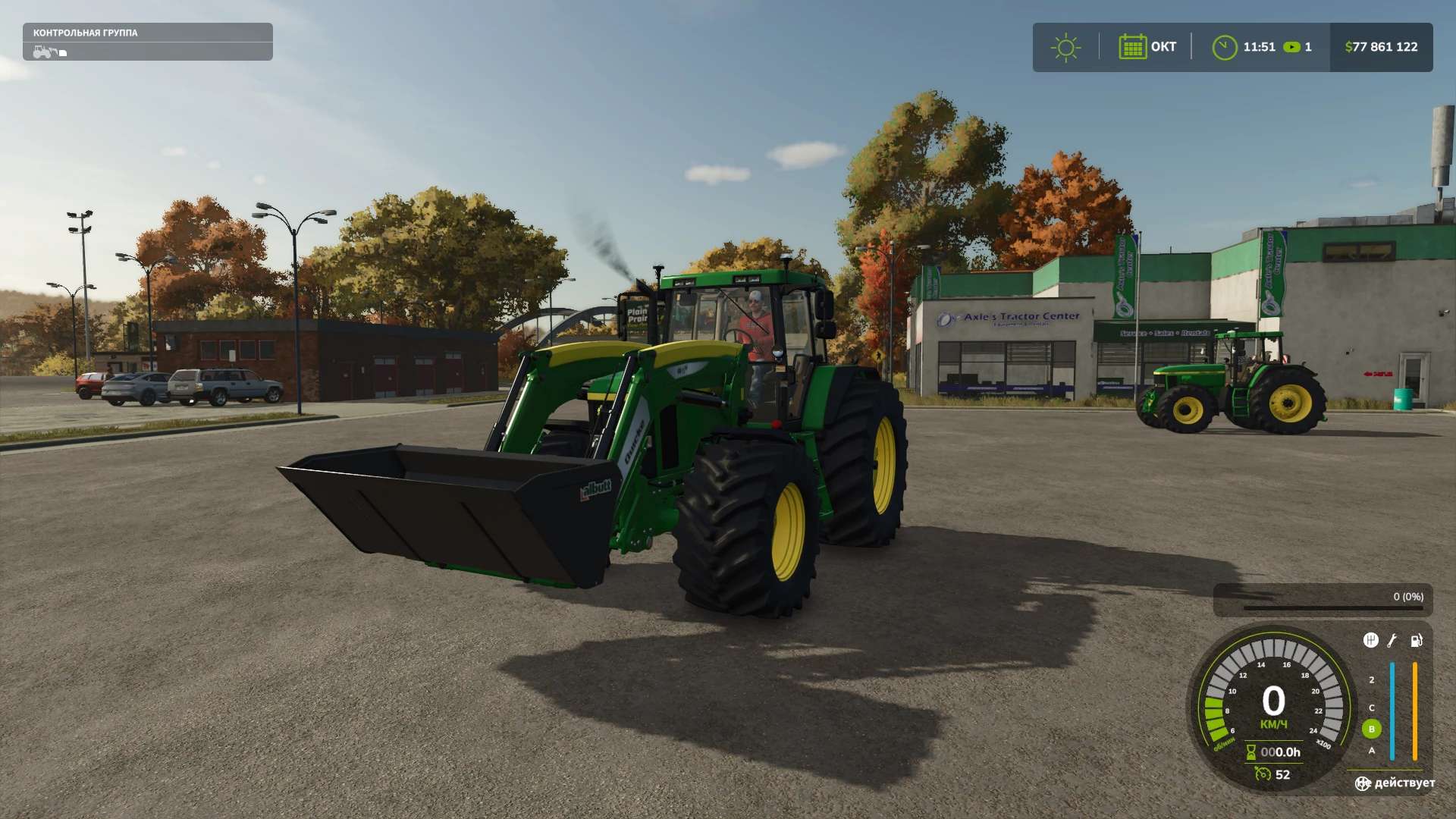Screen dimensions: 1456x819
Task: Toggle the green time-speed fast-forward icon
Action: pos(1291,47)
